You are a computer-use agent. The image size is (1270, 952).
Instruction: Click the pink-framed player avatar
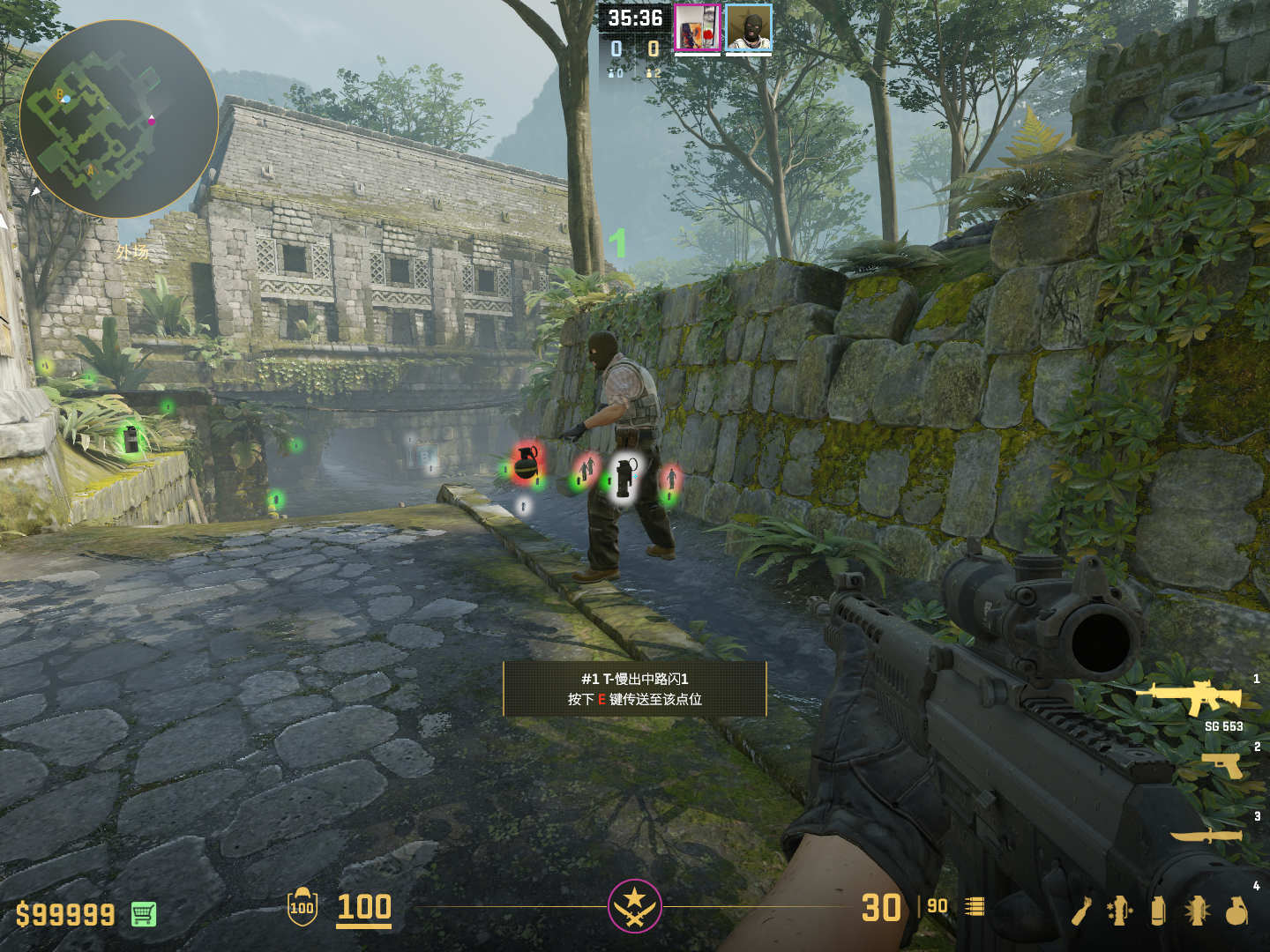698,28
